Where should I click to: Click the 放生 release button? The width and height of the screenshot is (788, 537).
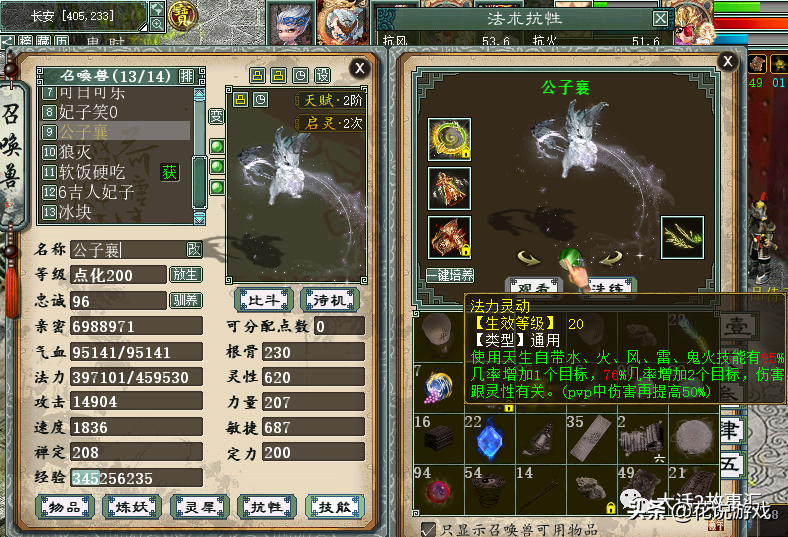(186, 274)
